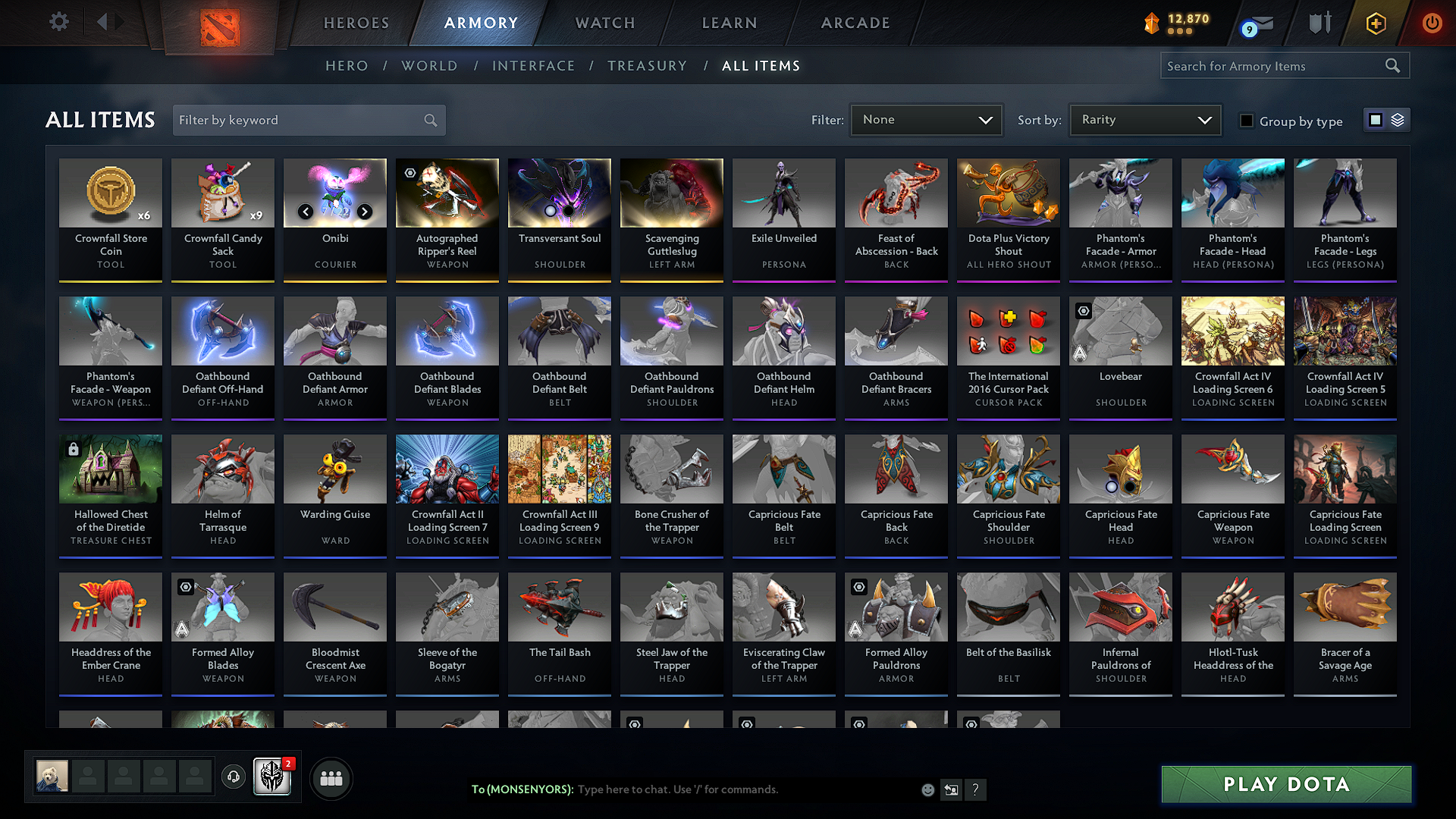Open Dota Plus via the gold plus hexagon
Viewport: 1456px width, 819px height.
(1376, 23)
